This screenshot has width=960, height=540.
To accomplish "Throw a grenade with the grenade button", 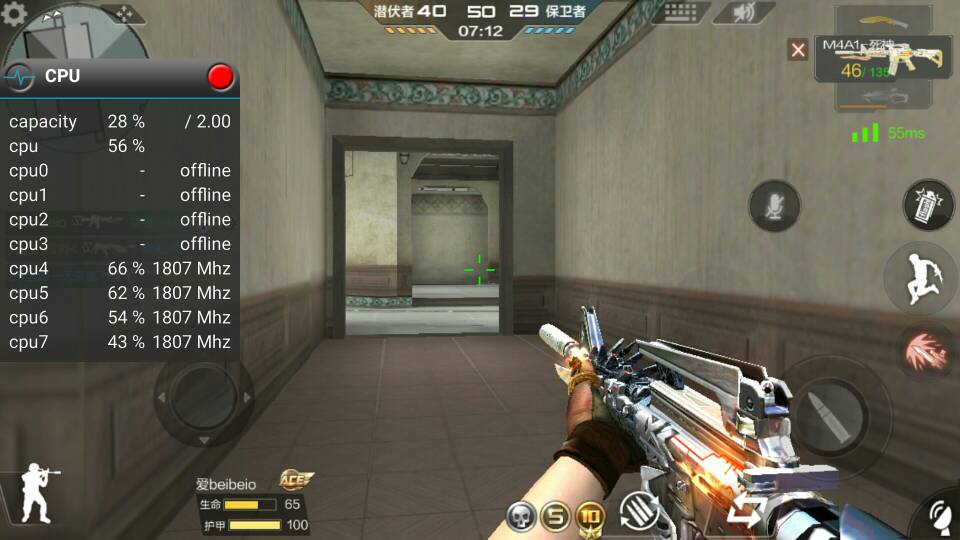I will point(928,206).
